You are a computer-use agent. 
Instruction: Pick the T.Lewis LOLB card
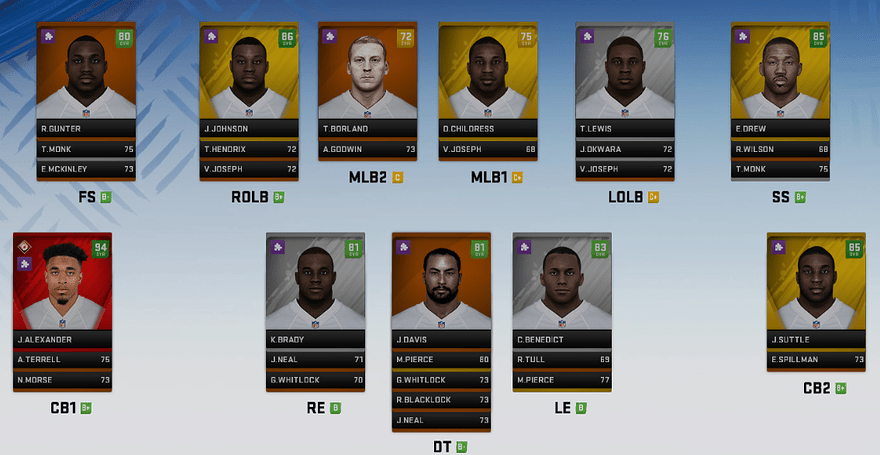tap(625, 75)
